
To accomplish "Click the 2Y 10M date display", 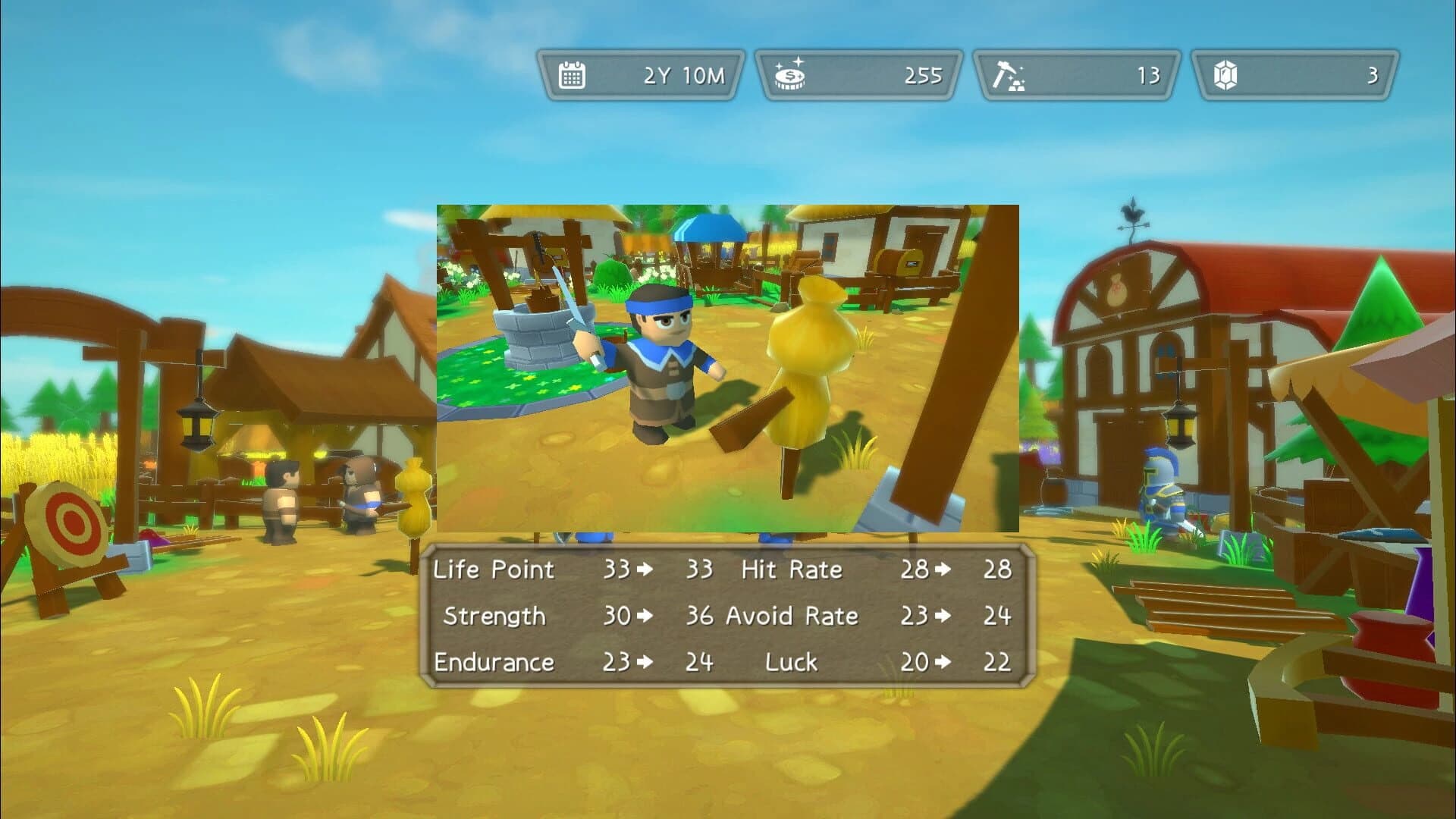I will pyautogui.click(x=686, y=75).
